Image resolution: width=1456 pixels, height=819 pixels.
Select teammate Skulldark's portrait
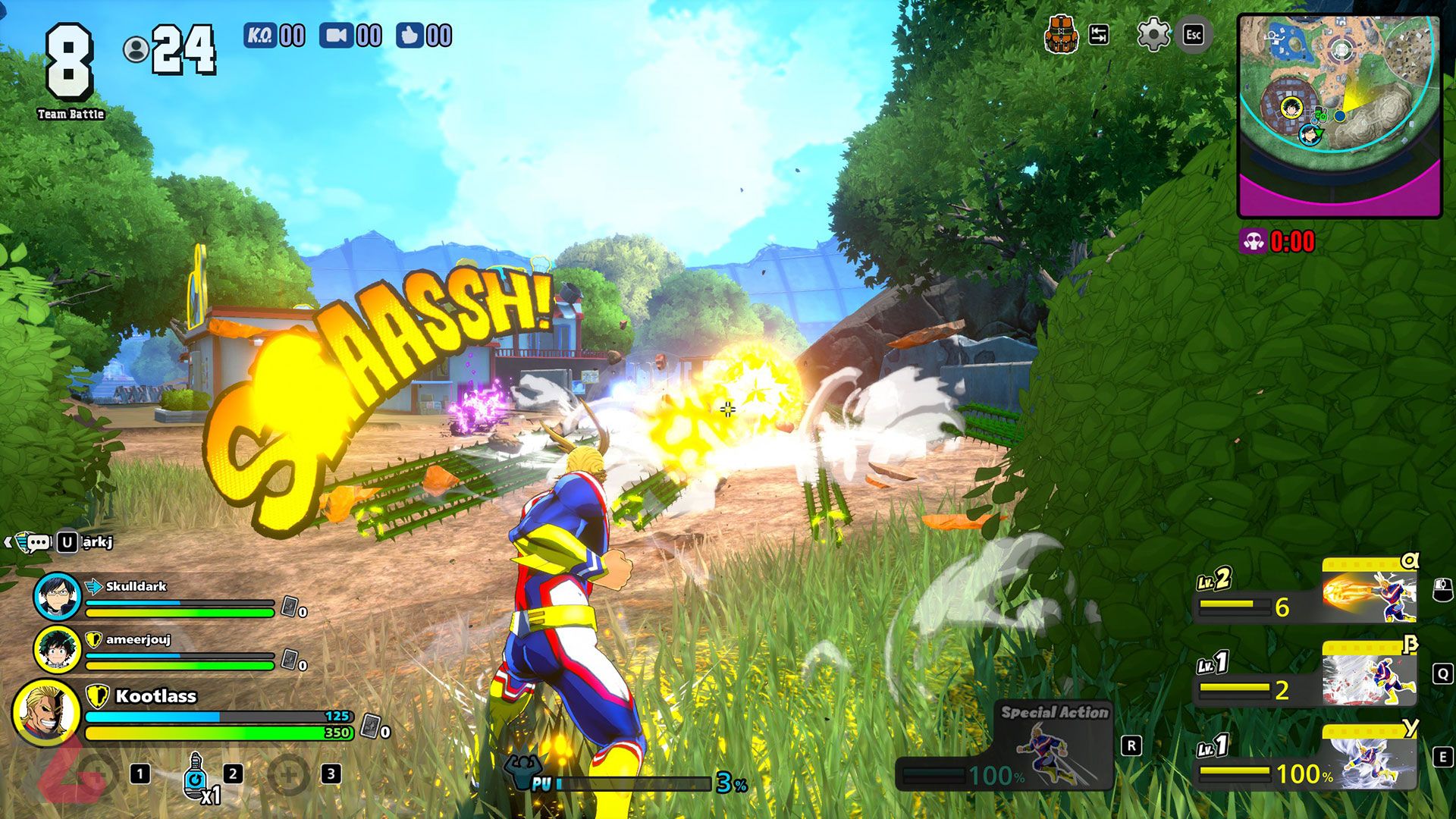pos(57,596)
